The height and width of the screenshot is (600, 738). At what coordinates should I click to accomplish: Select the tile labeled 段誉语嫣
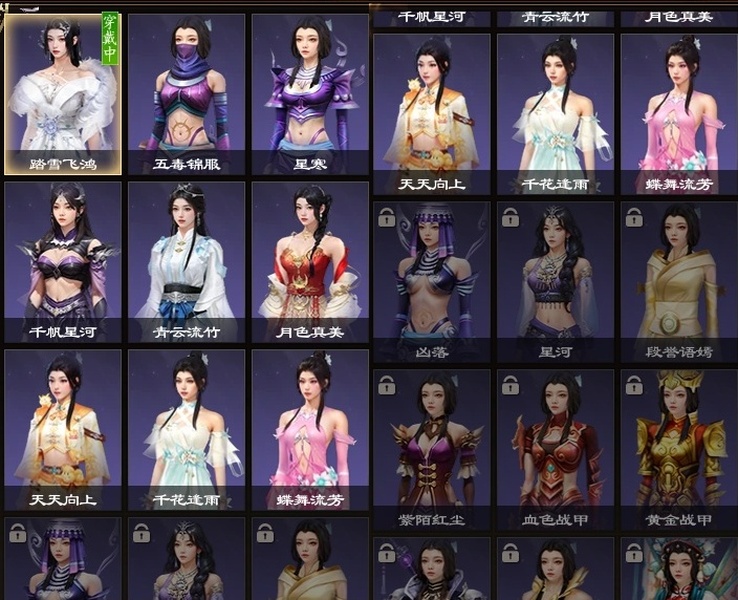[x=679, y=280]
